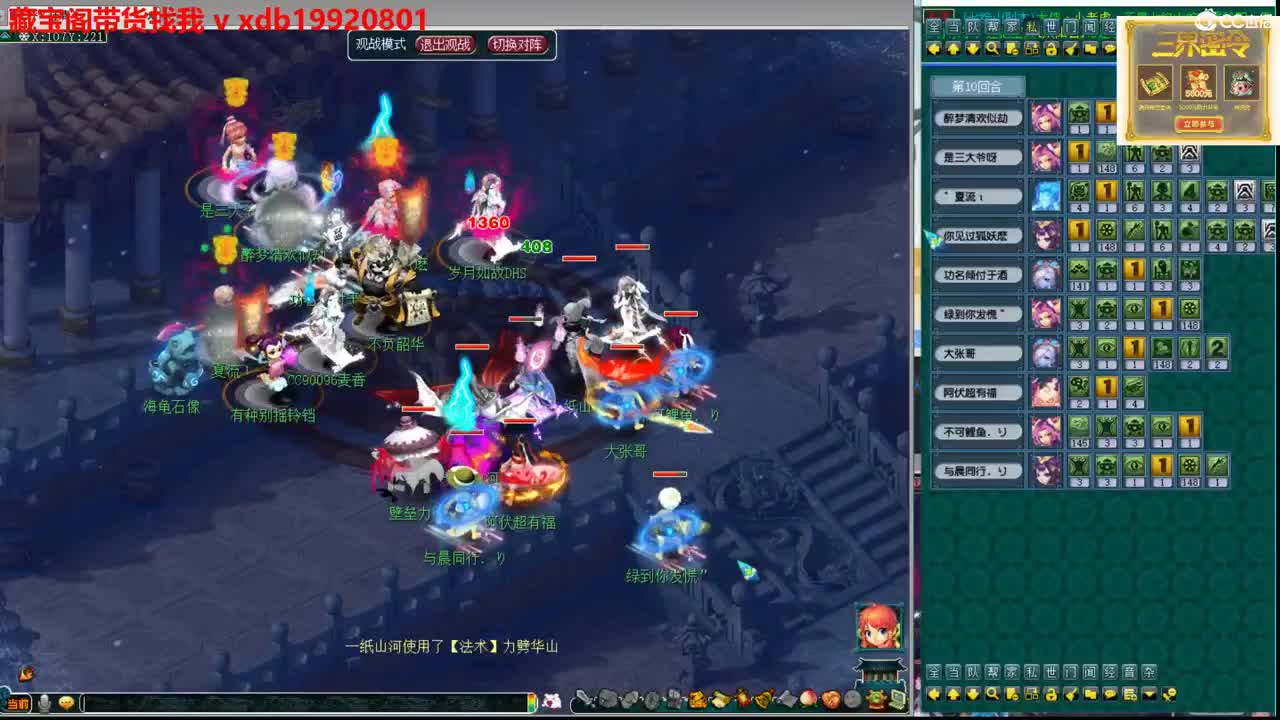Click the yellow folder icon in chat toolbar
This screenshot has height=720, width=1280.
click(1092, 693)
